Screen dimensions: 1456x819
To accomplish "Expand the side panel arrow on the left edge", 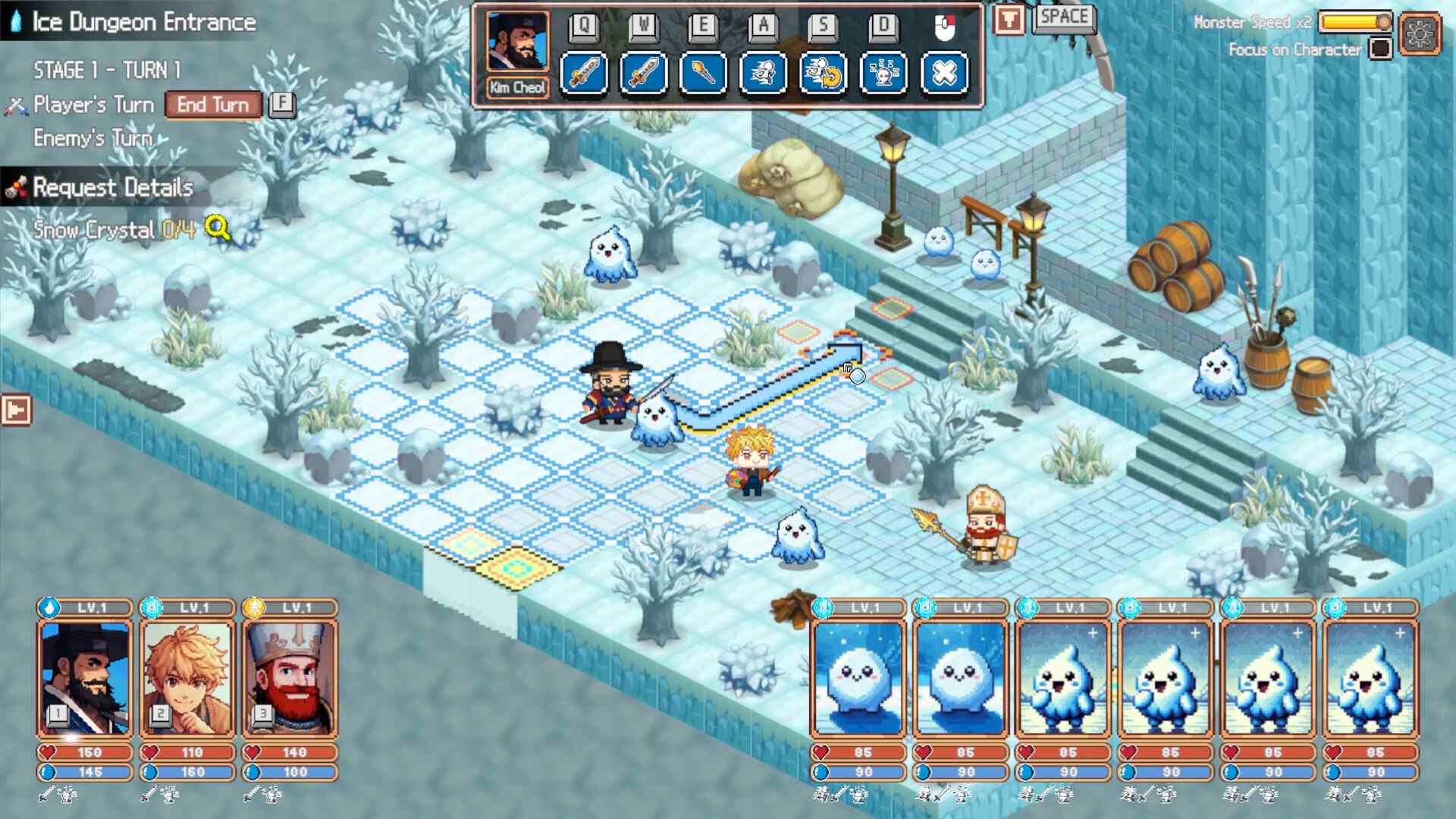I will pos(16,410).
